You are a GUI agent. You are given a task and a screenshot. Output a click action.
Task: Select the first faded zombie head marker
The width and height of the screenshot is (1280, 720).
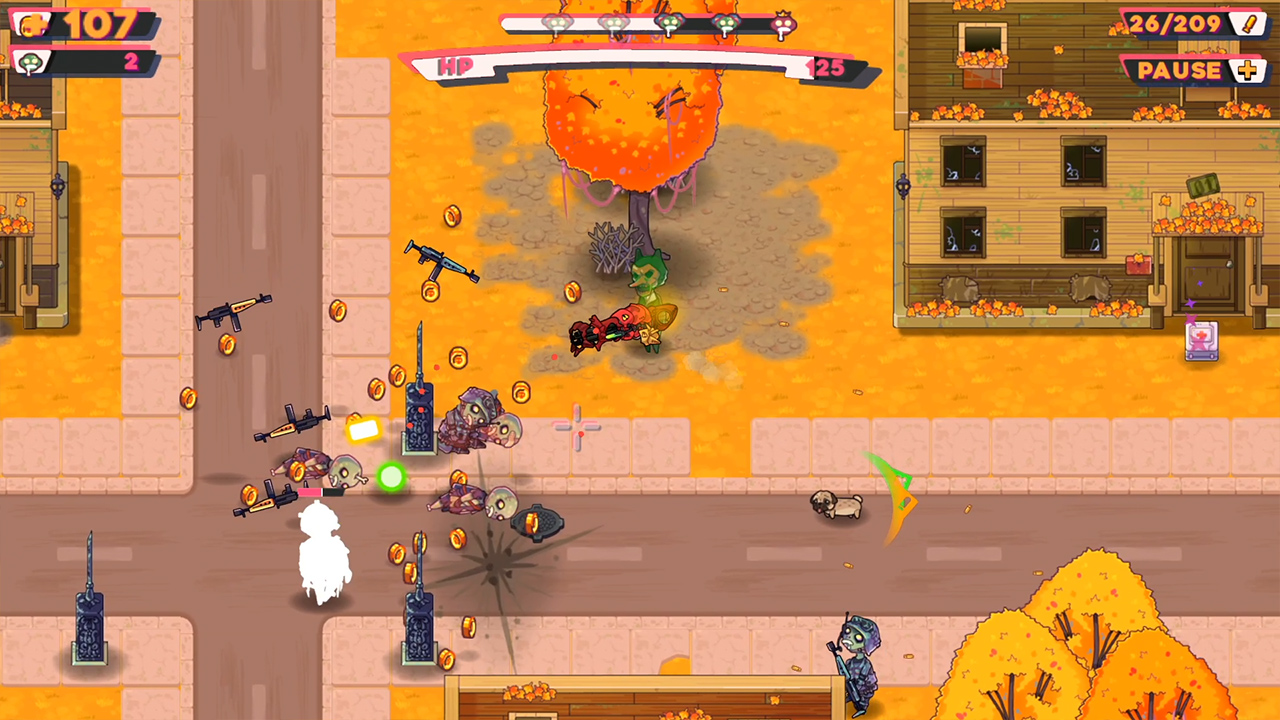click(557, 23)
